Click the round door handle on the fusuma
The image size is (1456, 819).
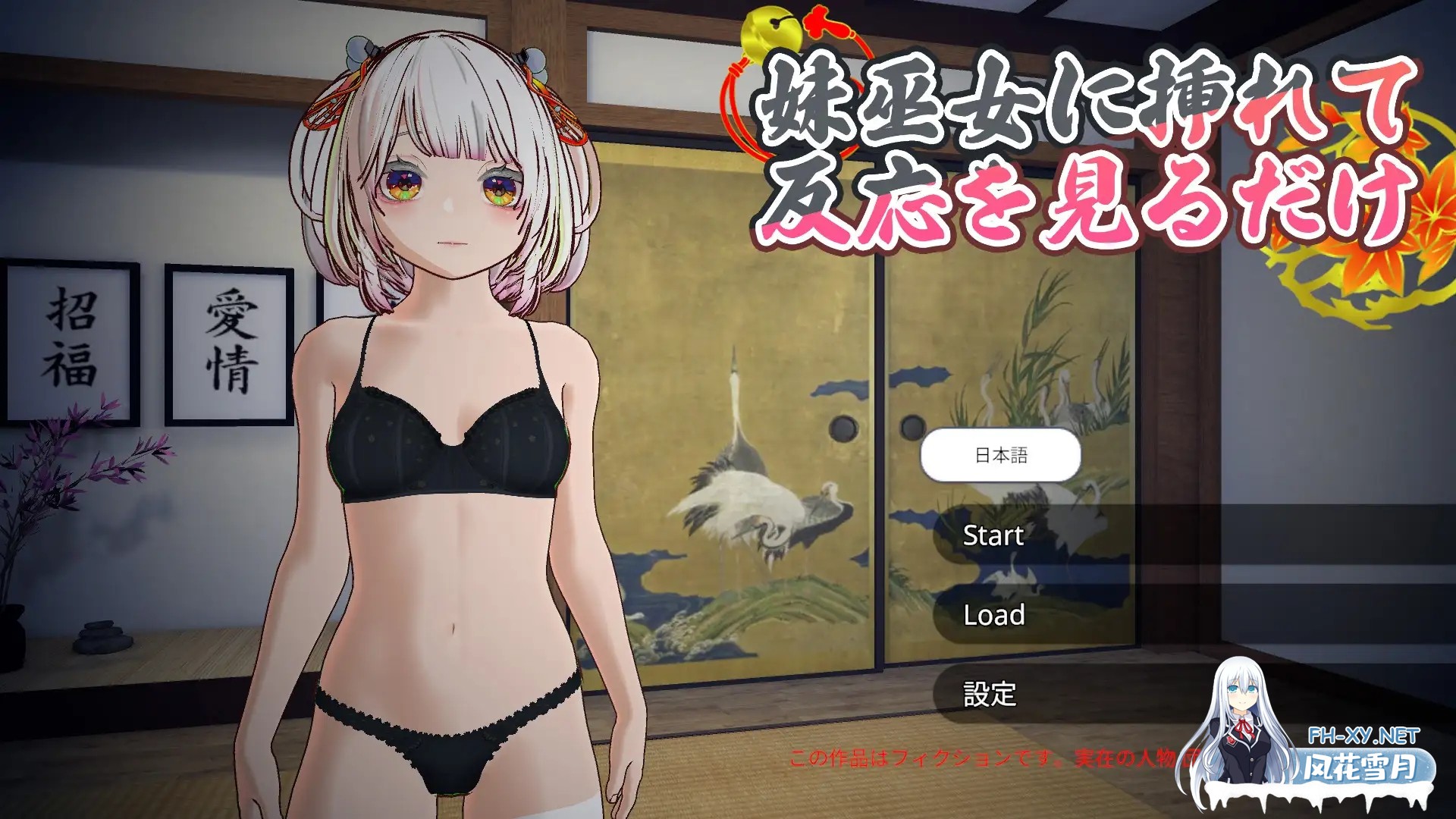tap(842, 428)
